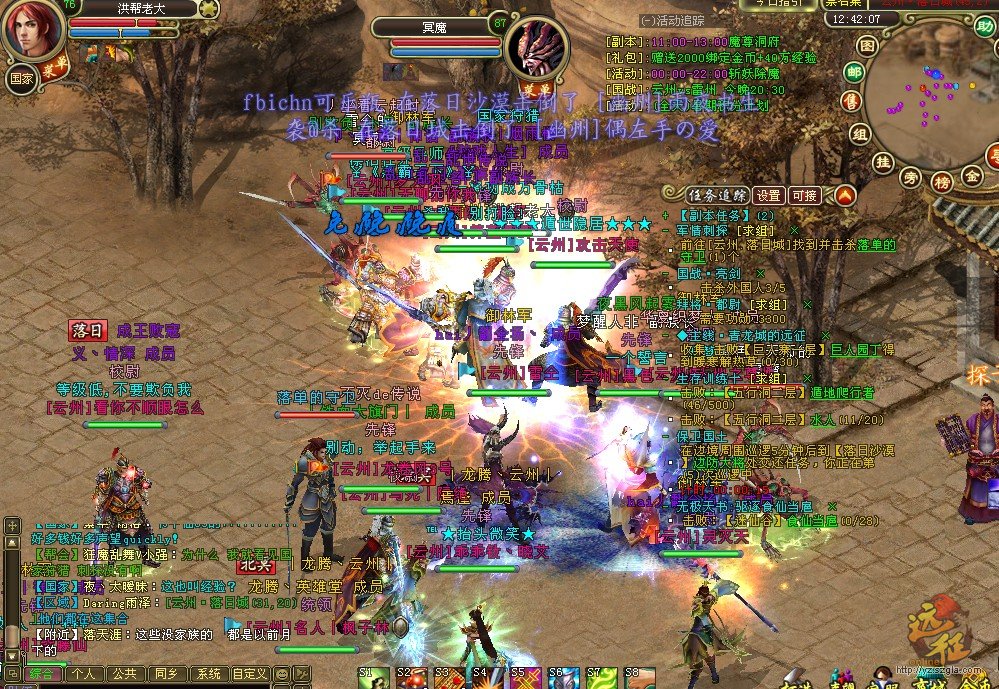Show 可接 available quests
999x689 pixels.
[x=804, y=195]
